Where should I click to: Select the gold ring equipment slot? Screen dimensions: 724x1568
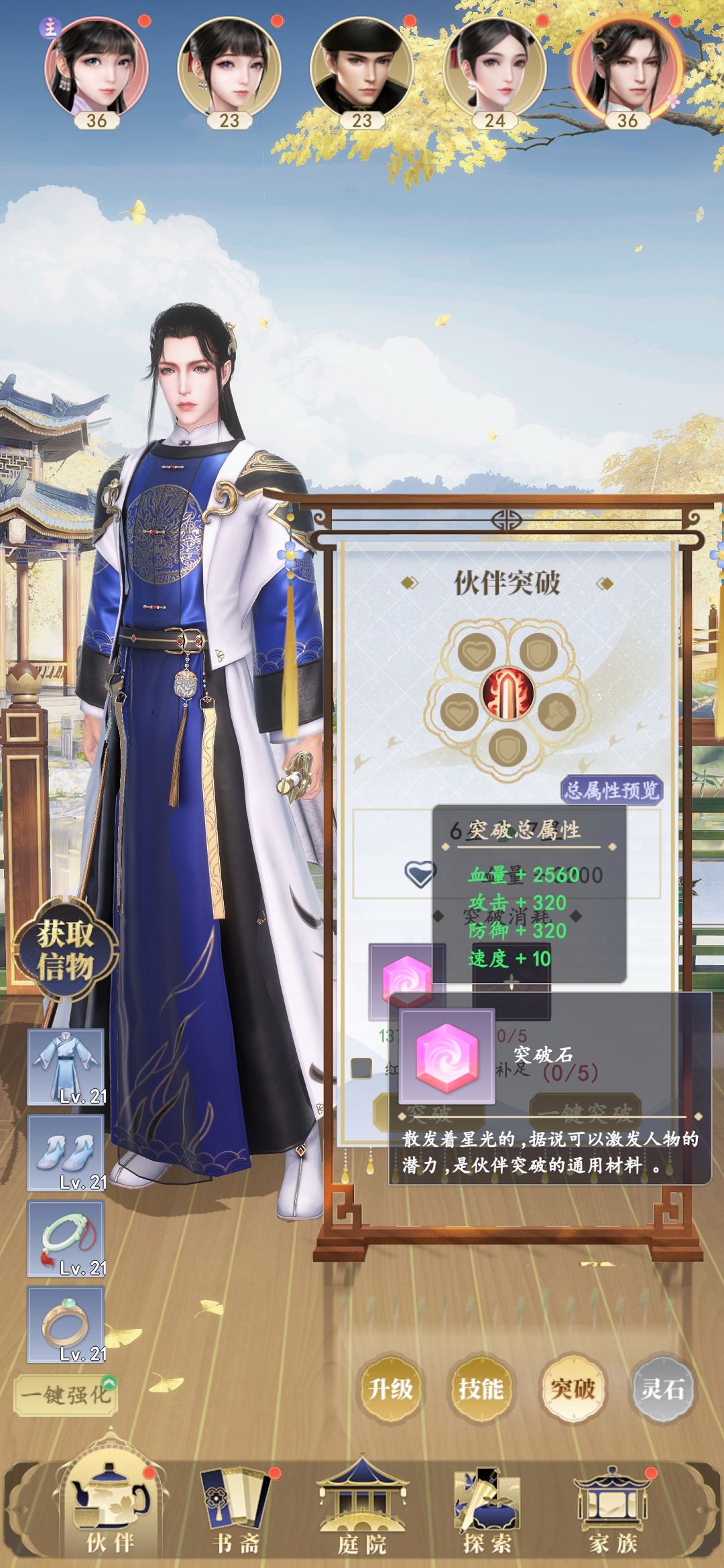click(x=66, y=1324)
